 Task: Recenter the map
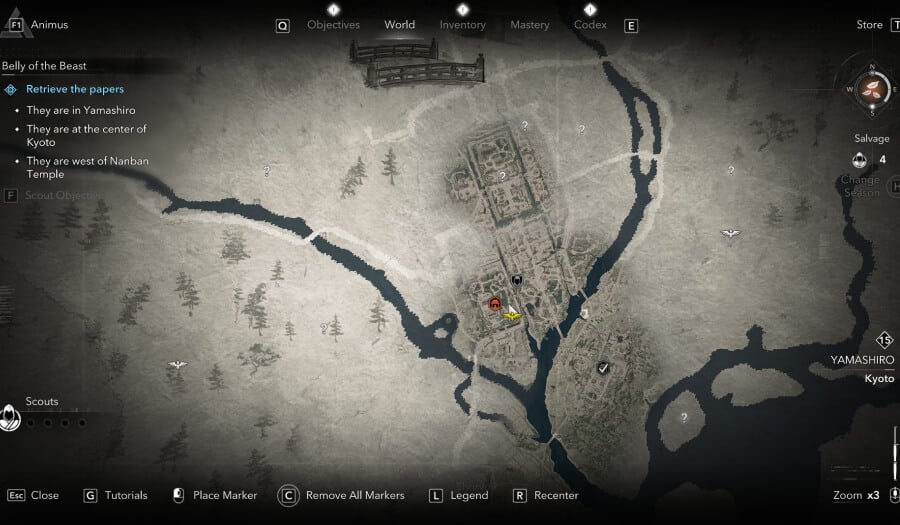coord(556,495)
